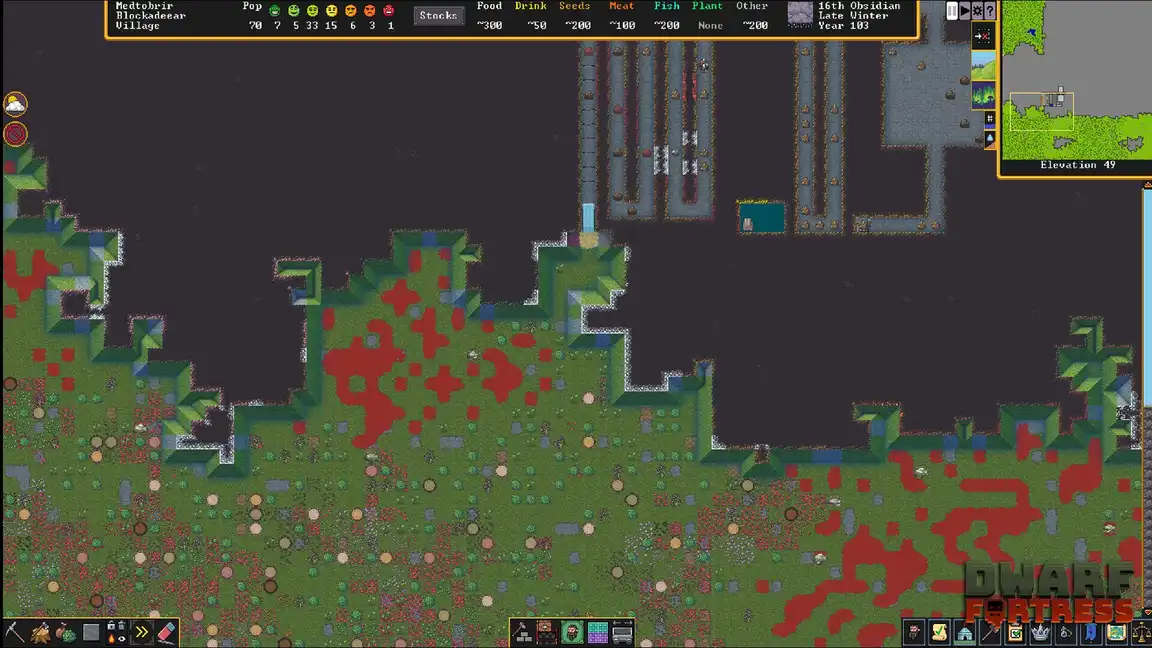Activate the pink eraser tool
Screen dimensions: 1152x648
click(x=167, y=632)
